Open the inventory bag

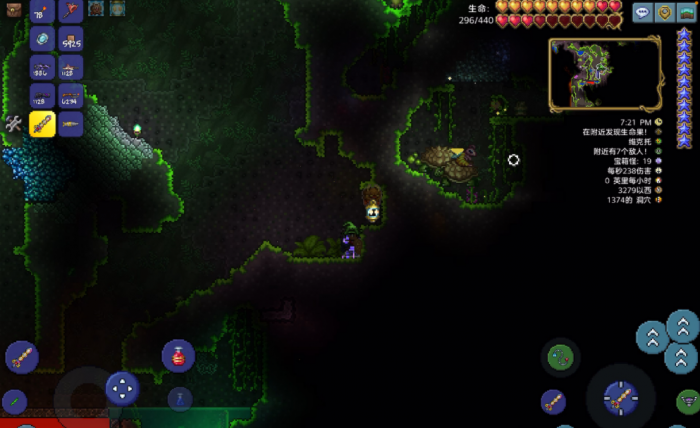13,12
